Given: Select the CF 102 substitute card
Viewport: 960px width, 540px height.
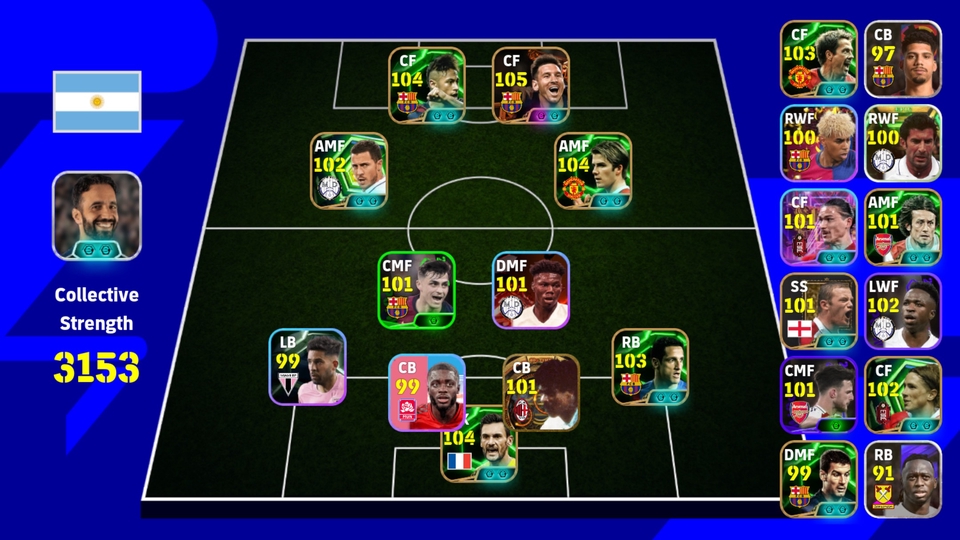Looking at the screenshot, I should [902, 395].
